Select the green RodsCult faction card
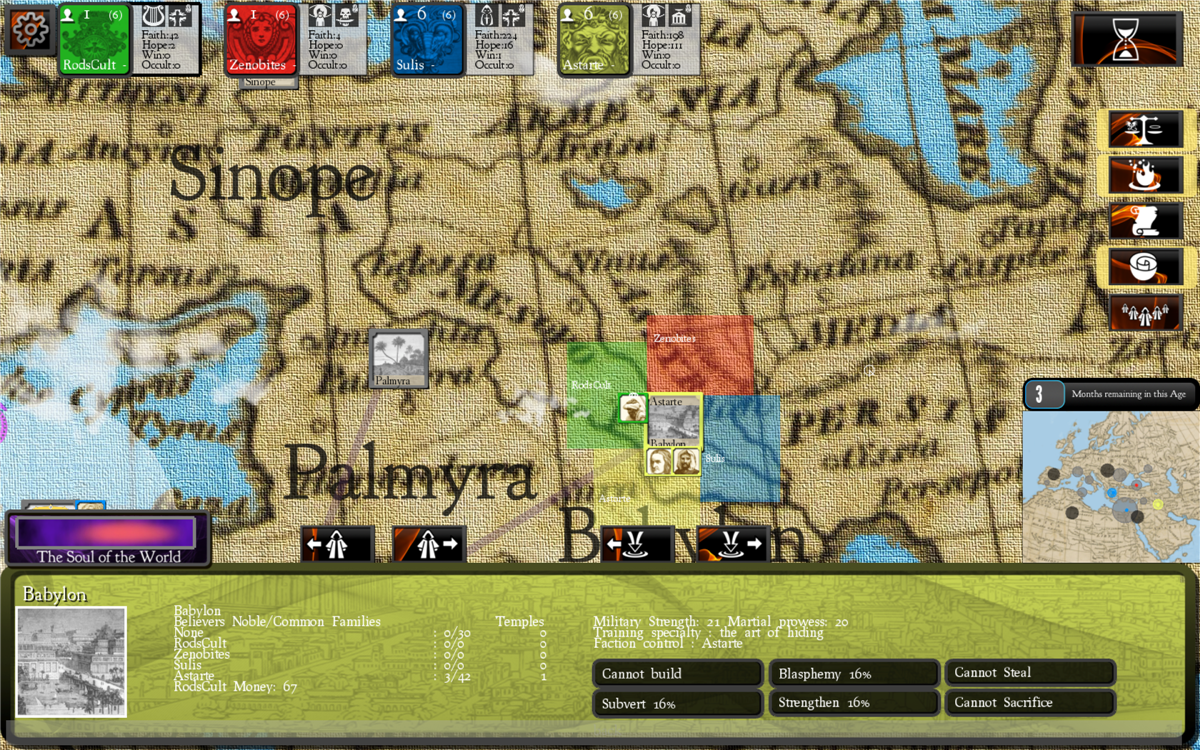1200x750 pixels. click(x=95, y=39)
